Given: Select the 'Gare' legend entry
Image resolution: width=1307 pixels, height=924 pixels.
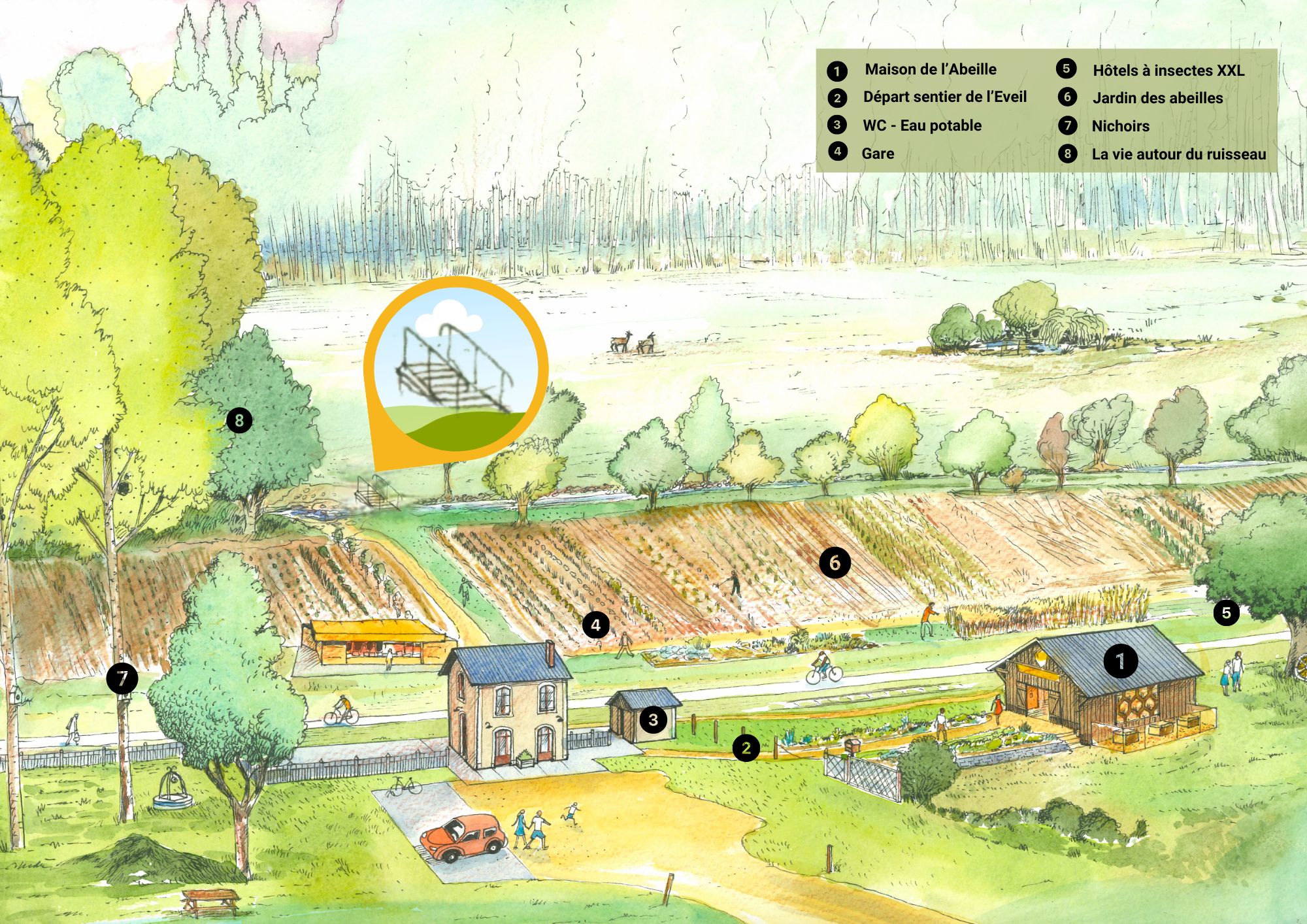Looking at the screenshot, I should pos(877,154).
